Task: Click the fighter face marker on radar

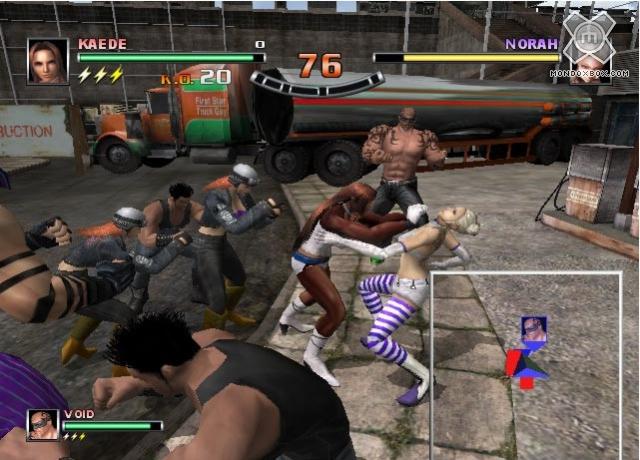Action: pyautogui.click(x=534, y=329)
